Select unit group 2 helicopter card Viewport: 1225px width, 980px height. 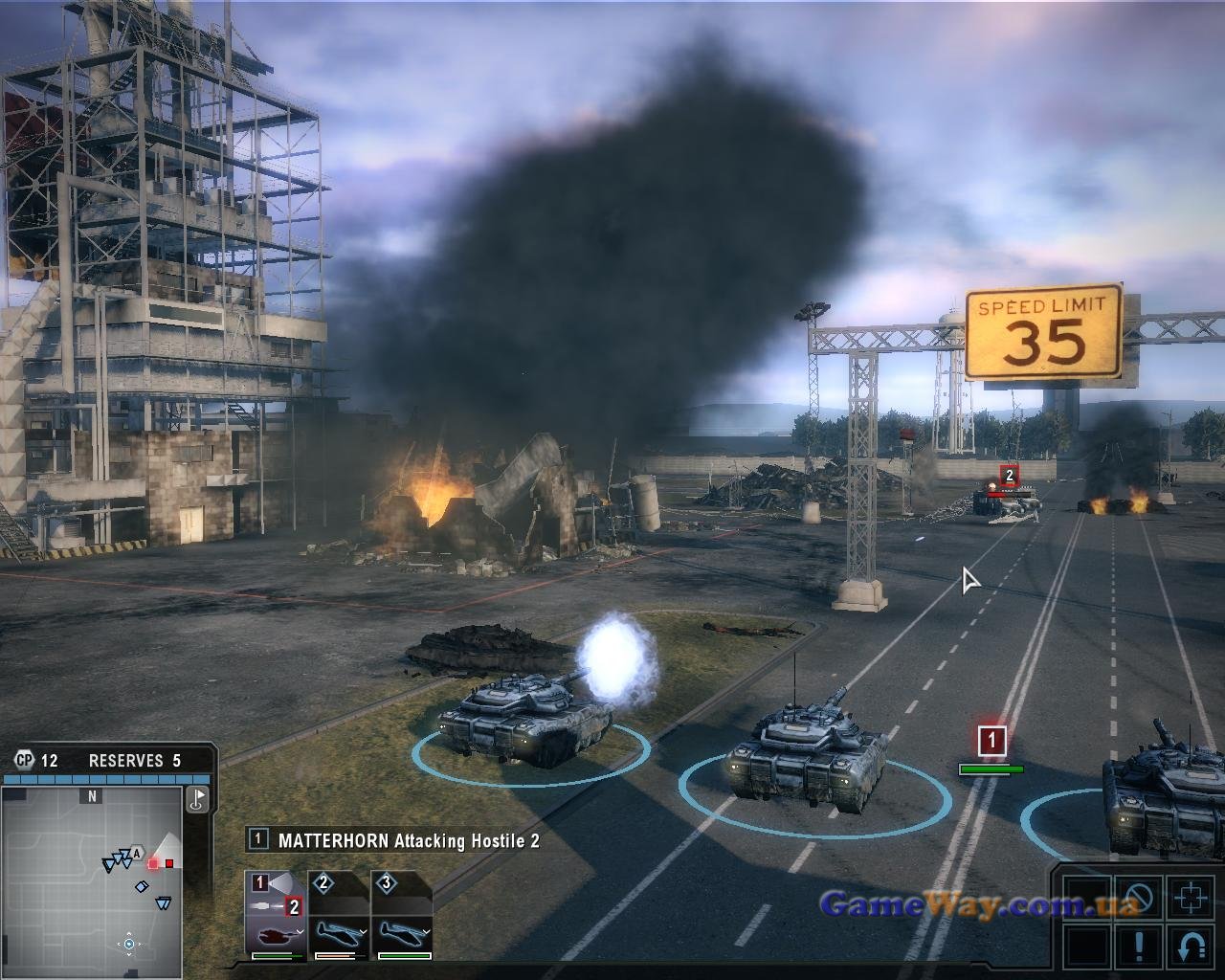coord(339,915)
